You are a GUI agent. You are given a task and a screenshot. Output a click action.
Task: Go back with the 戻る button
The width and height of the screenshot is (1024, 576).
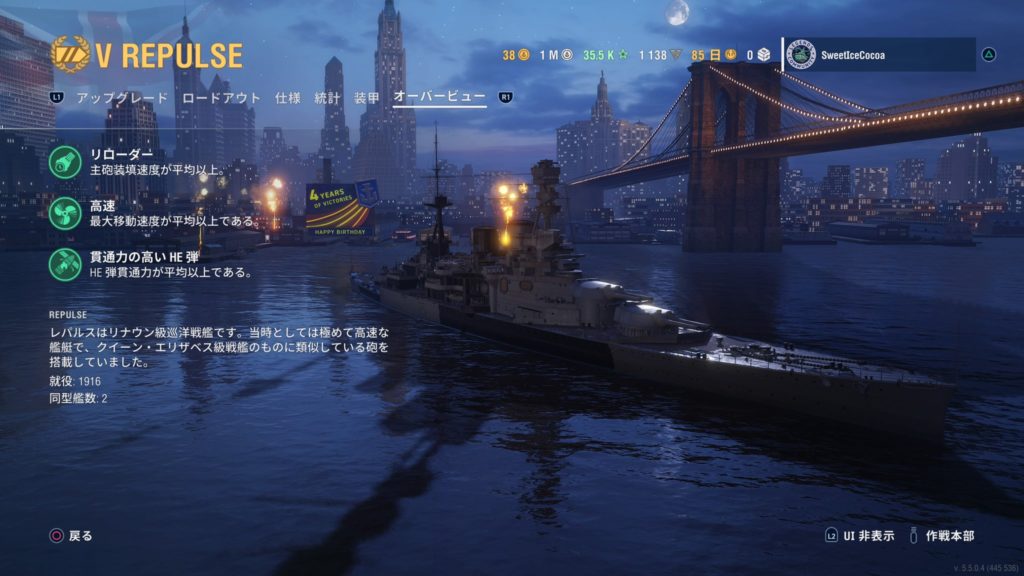[x=71, y=536]
